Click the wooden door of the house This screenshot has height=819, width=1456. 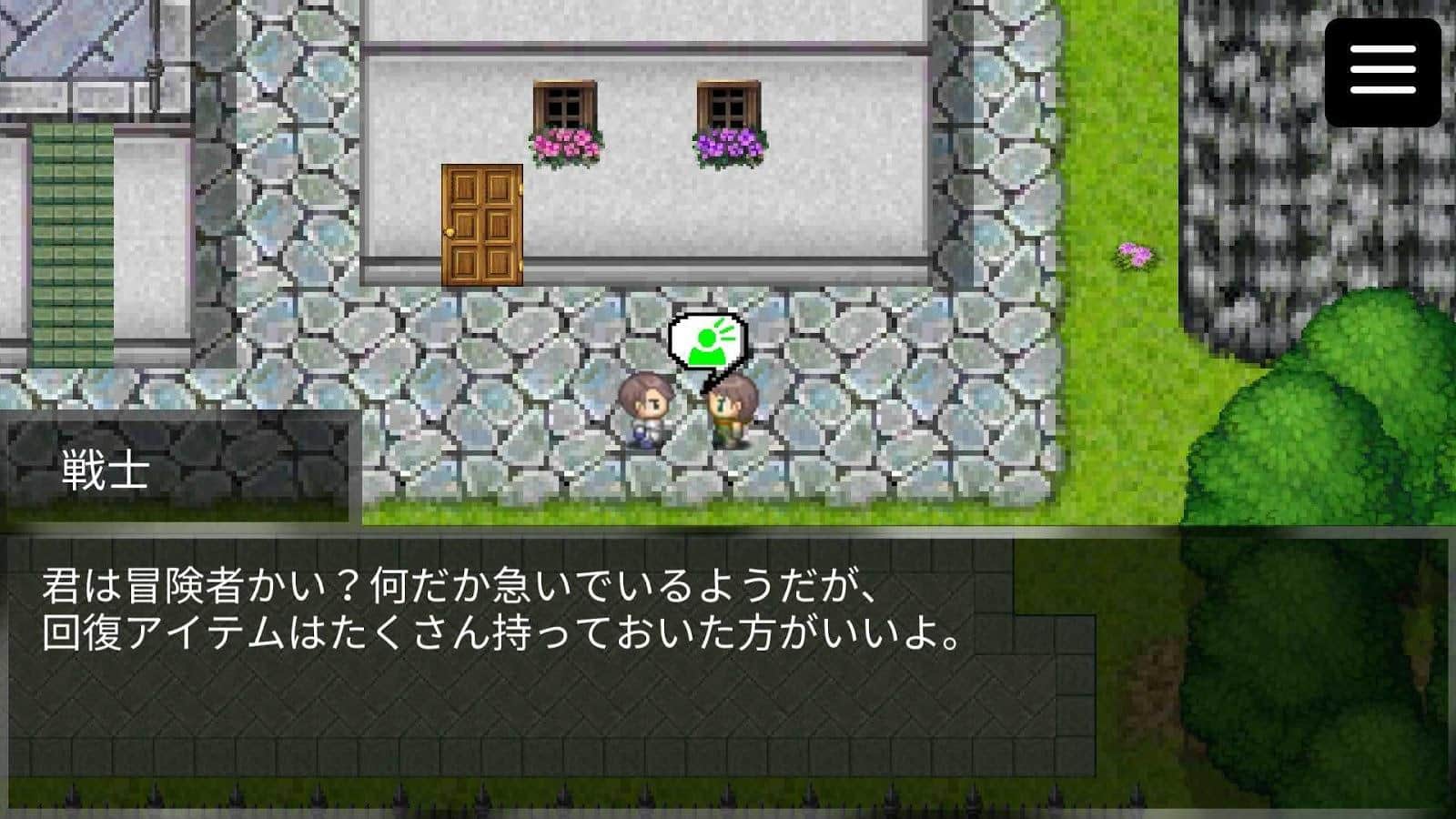pos(482,223)
